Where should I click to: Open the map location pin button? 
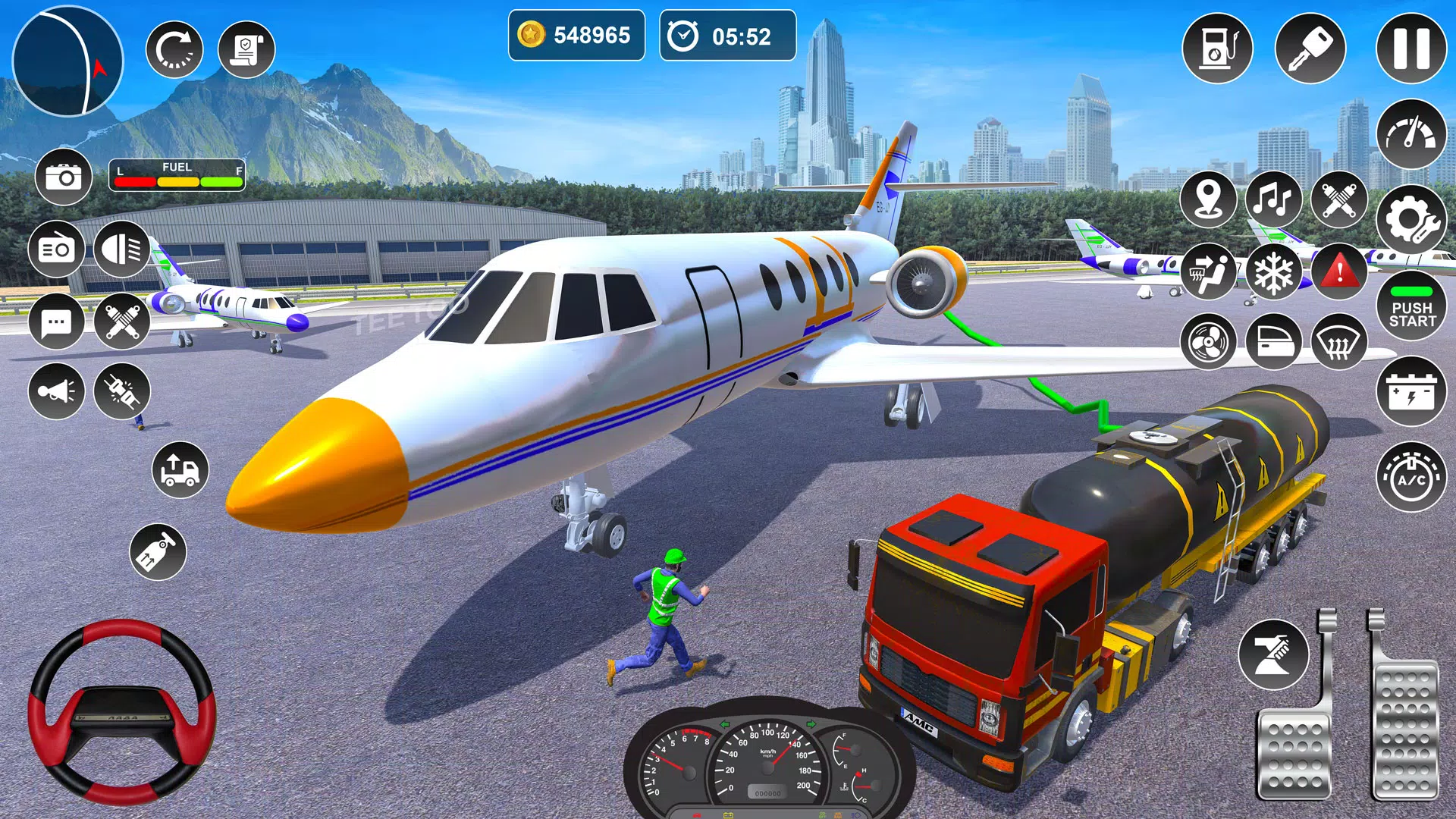(x=1209, y=199)
